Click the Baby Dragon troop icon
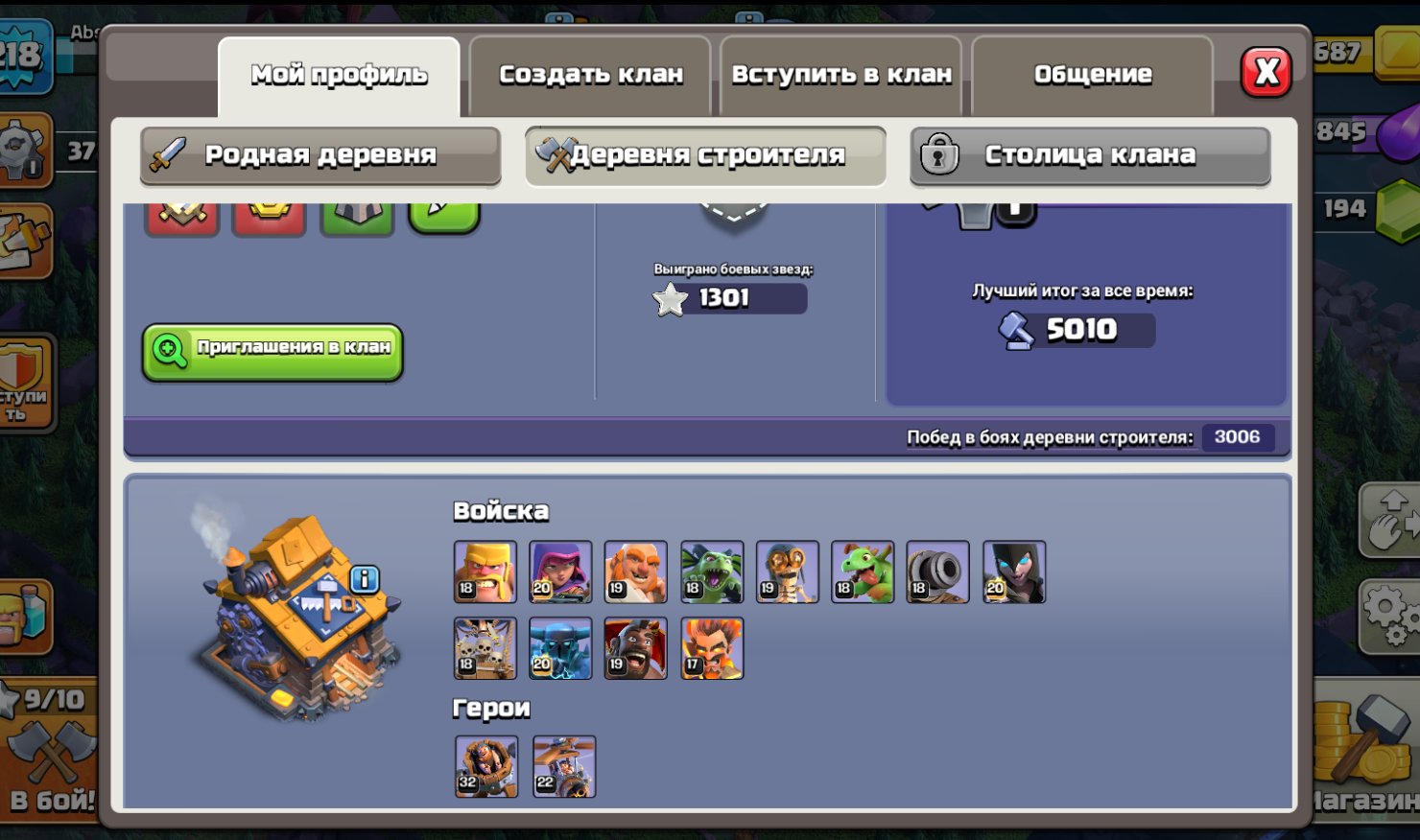Viewport: 1420px width, 840px height. (863, 572)
